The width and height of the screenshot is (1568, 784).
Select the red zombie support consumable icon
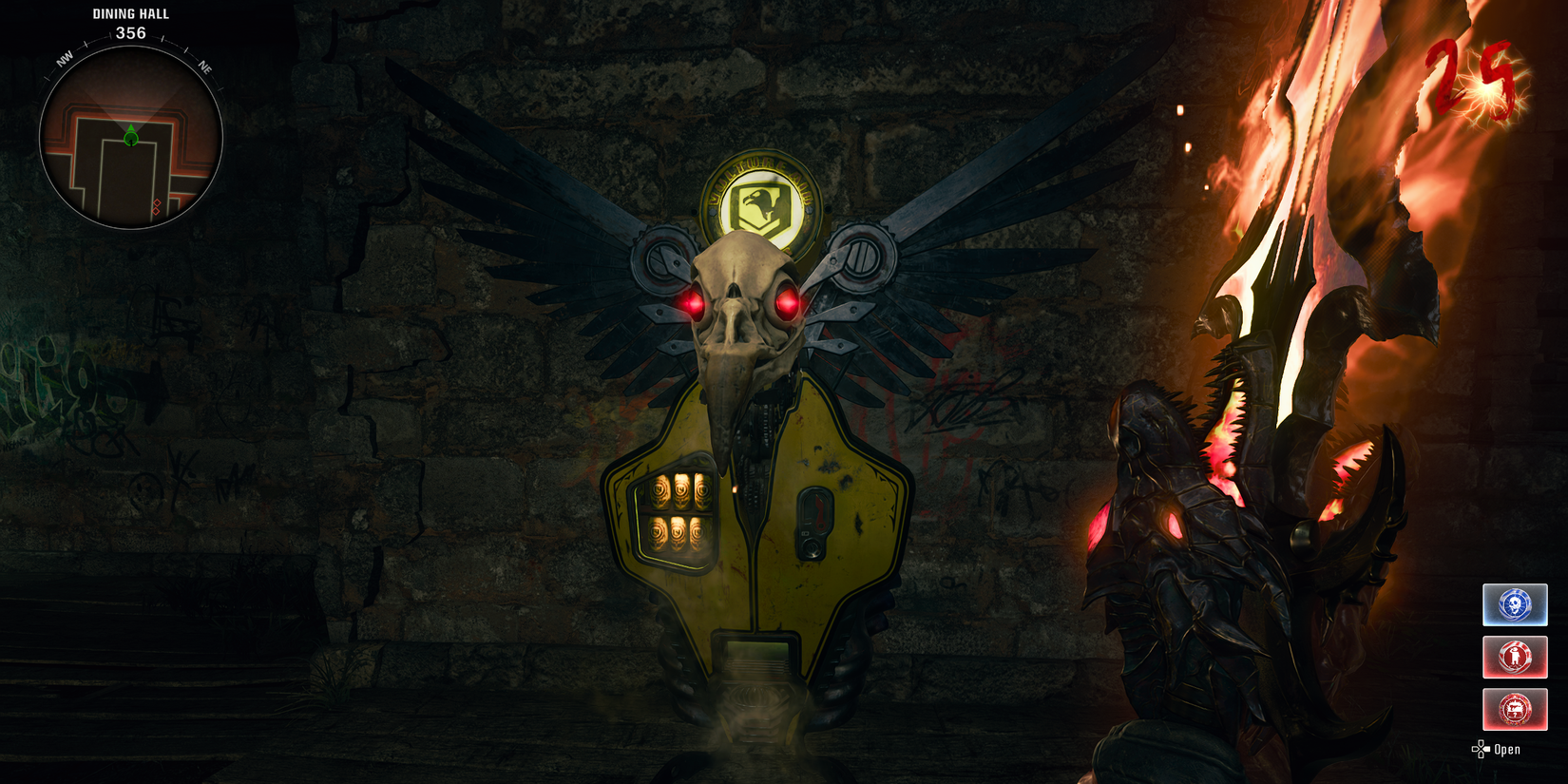click(1515, 657)
